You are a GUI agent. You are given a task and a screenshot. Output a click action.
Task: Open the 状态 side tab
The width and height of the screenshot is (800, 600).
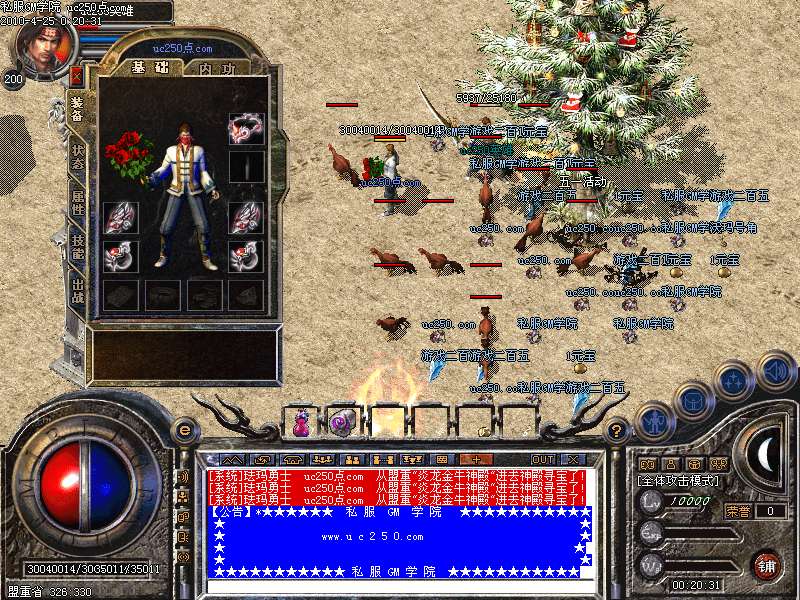(x=78, y=156)
